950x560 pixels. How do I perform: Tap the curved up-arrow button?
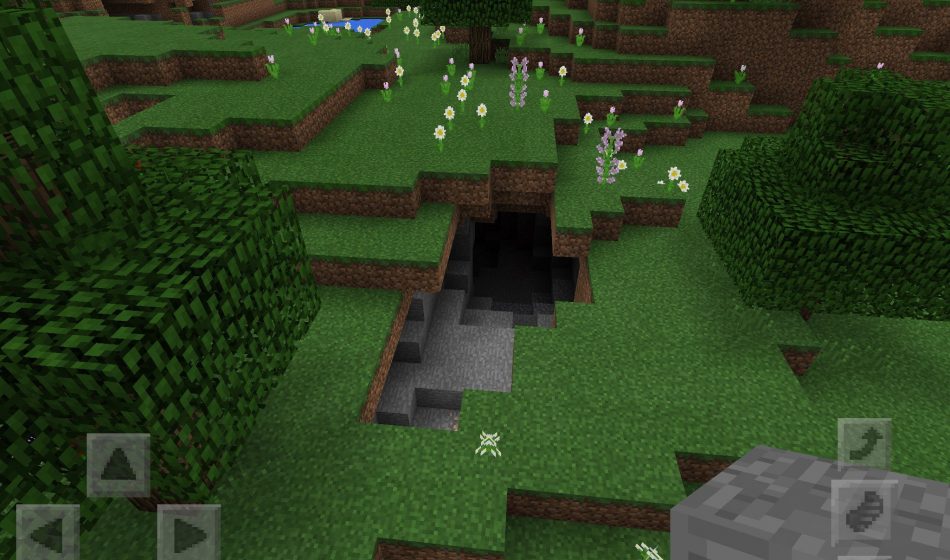pos(863,444)
